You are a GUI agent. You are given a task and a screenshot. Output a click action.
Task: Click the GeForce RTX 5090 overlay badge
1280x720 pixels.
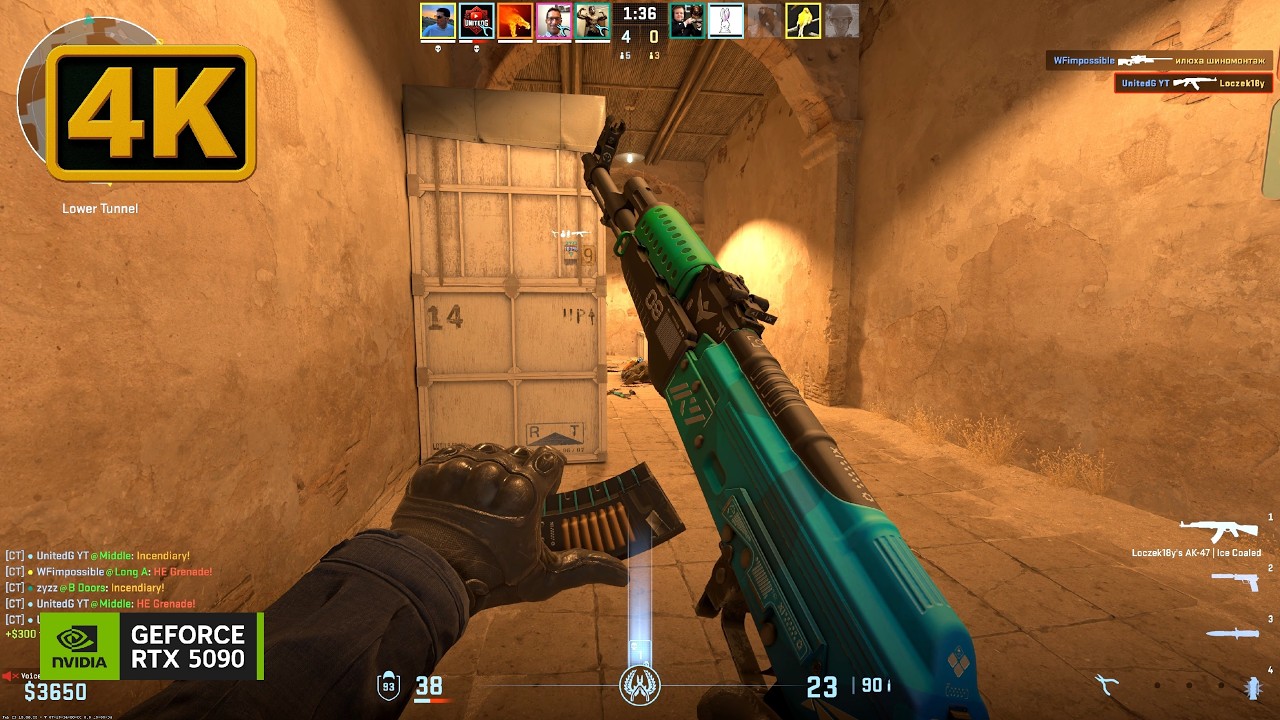tap(152, 646)
